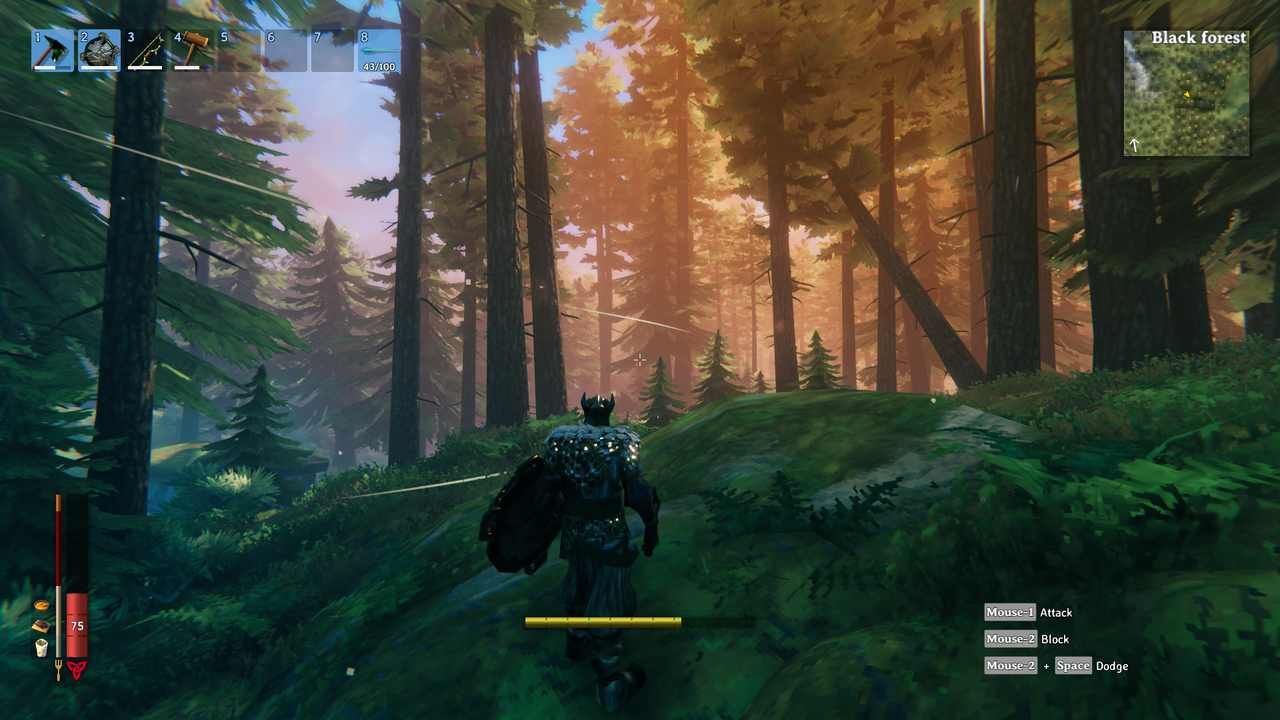Click the Space key hint in the Dodge tip

click(x=1073, y=665)
